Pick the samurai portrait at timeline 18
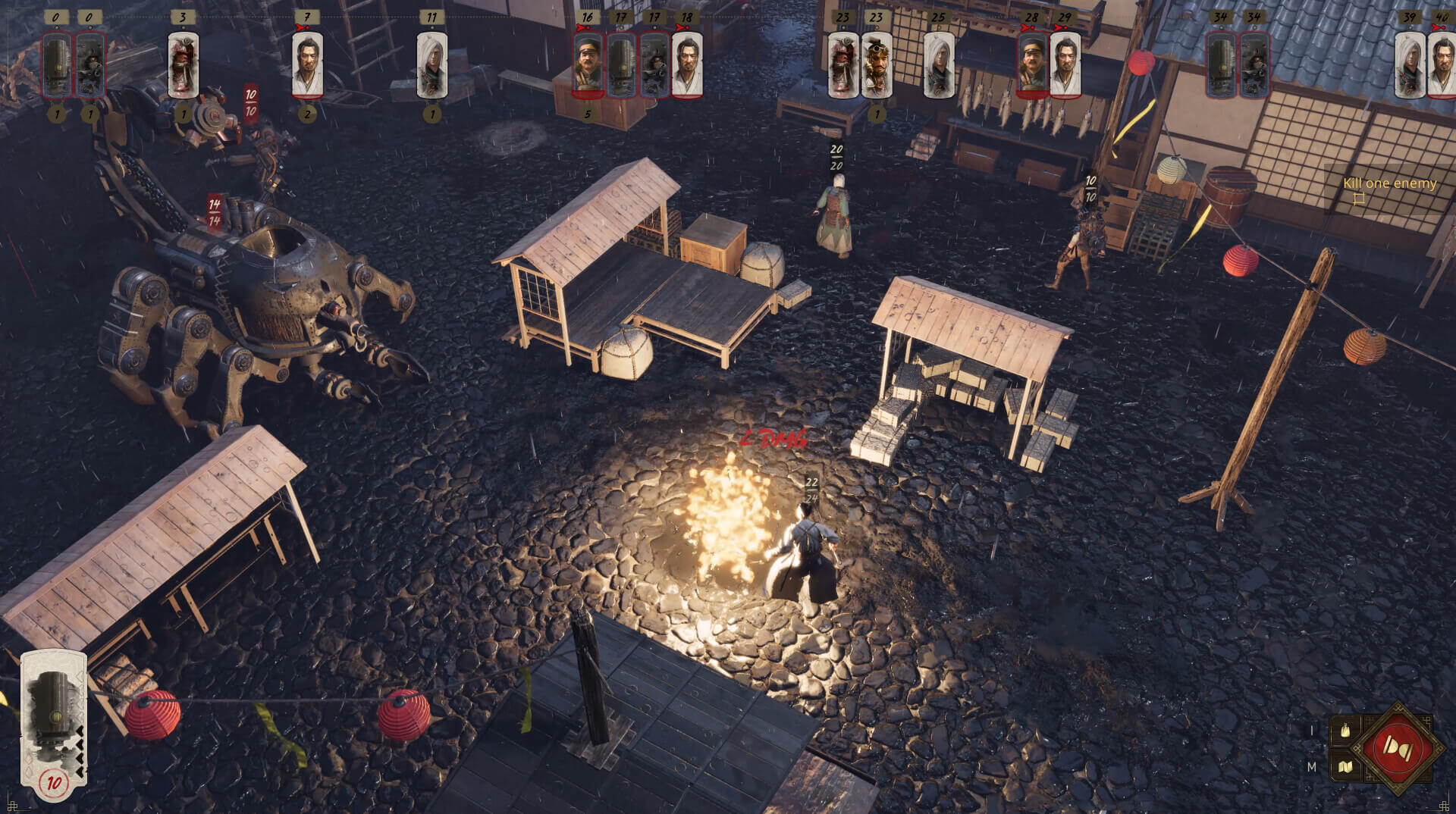Viewport: 1456px width, 814px height. click(x=687, y=65)
